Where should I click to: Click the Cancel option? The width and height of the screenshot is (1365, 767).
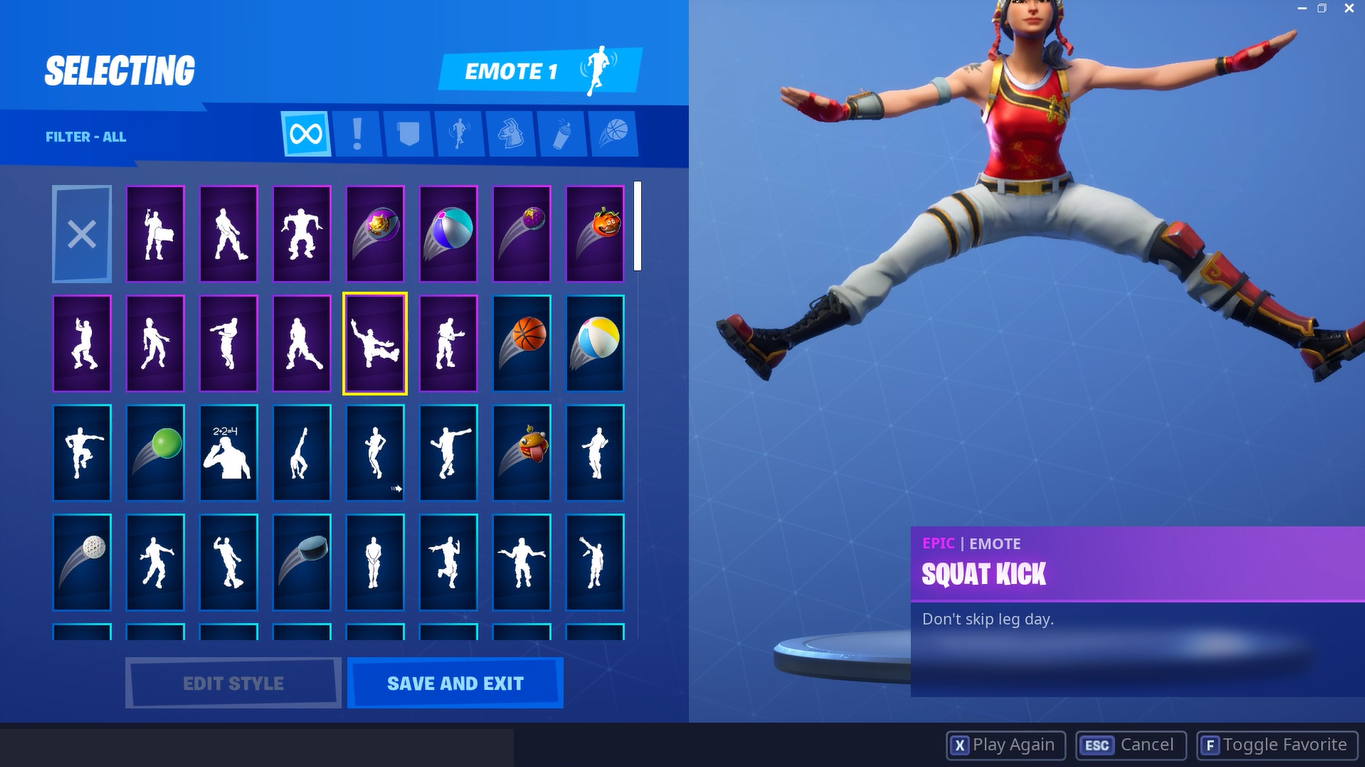click(1131, 744)
